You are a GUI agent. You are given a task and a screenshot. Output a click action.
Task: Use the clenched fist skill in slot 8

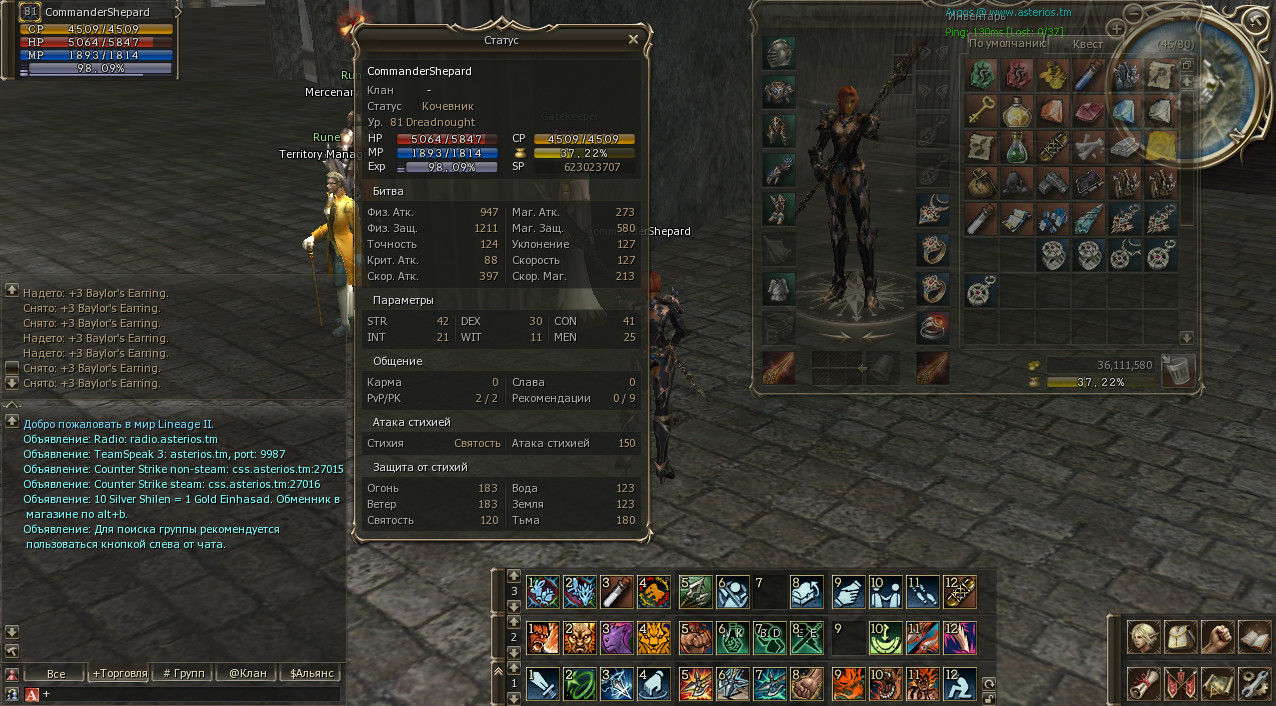click(x=806, y=683)
